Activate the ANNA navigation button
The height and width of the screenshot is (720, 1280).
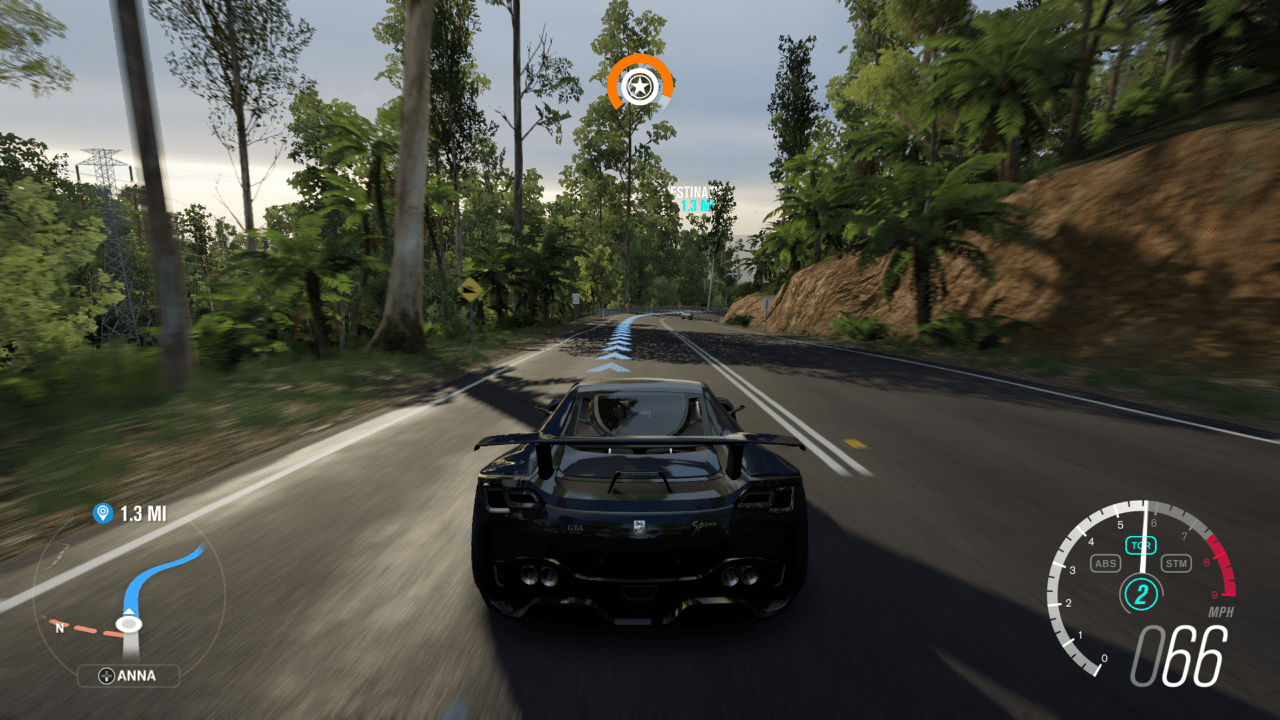(130, 676)
